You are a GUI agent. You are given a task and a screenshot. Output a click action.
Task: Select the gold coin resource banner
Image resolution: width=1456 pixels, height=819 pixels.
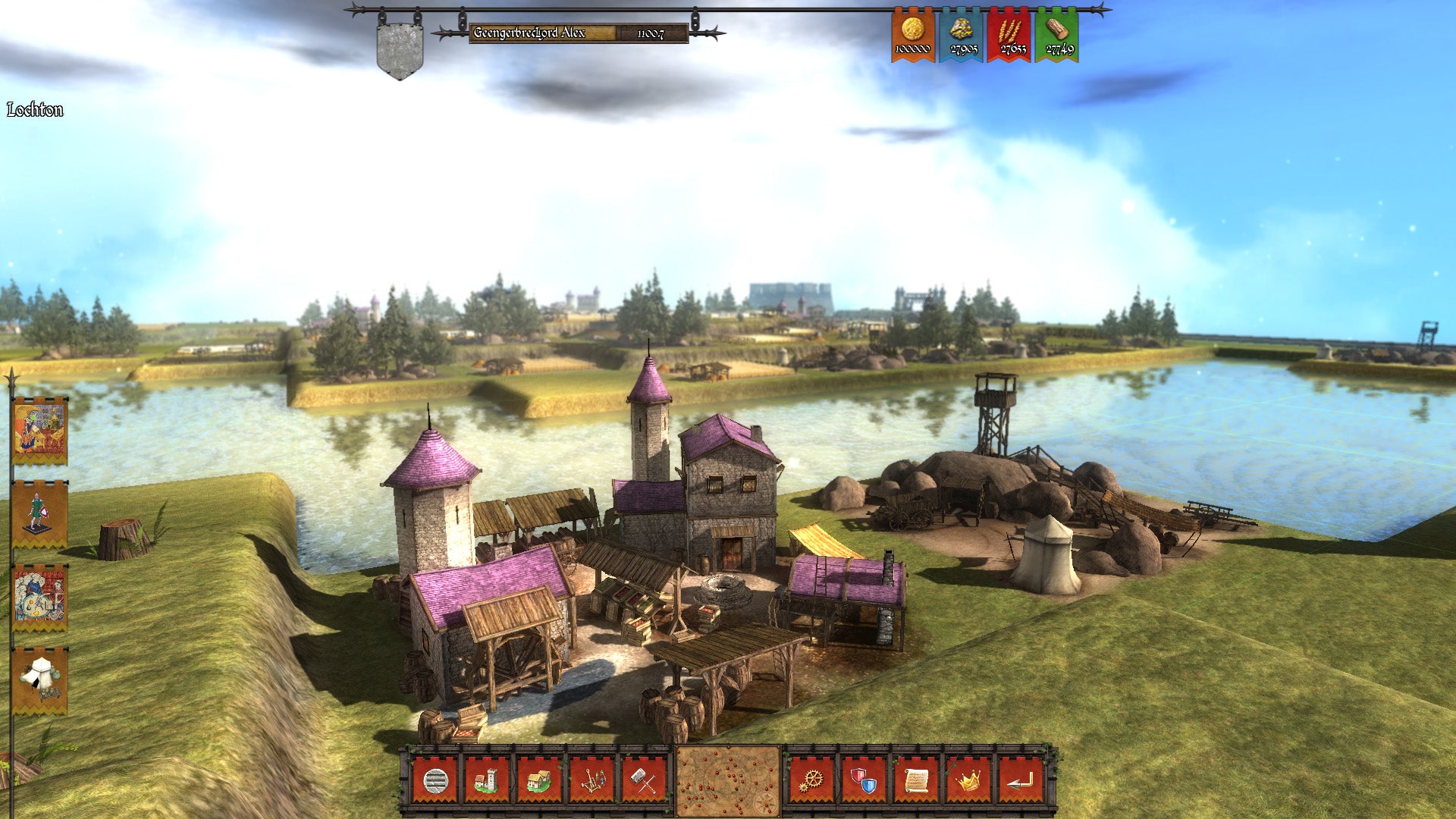click(x=912, y=35)
